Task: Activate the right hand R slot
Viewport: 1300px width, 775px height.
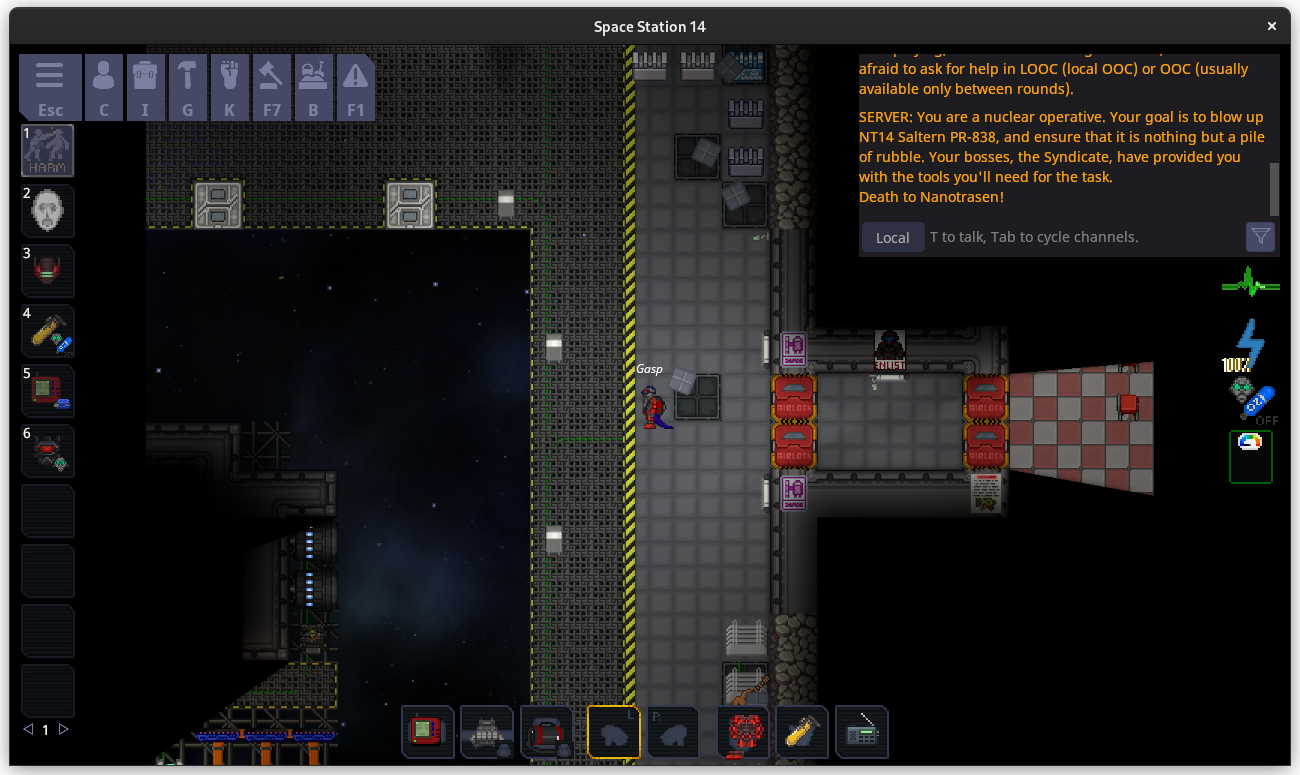Action: [x=672, y=732]
